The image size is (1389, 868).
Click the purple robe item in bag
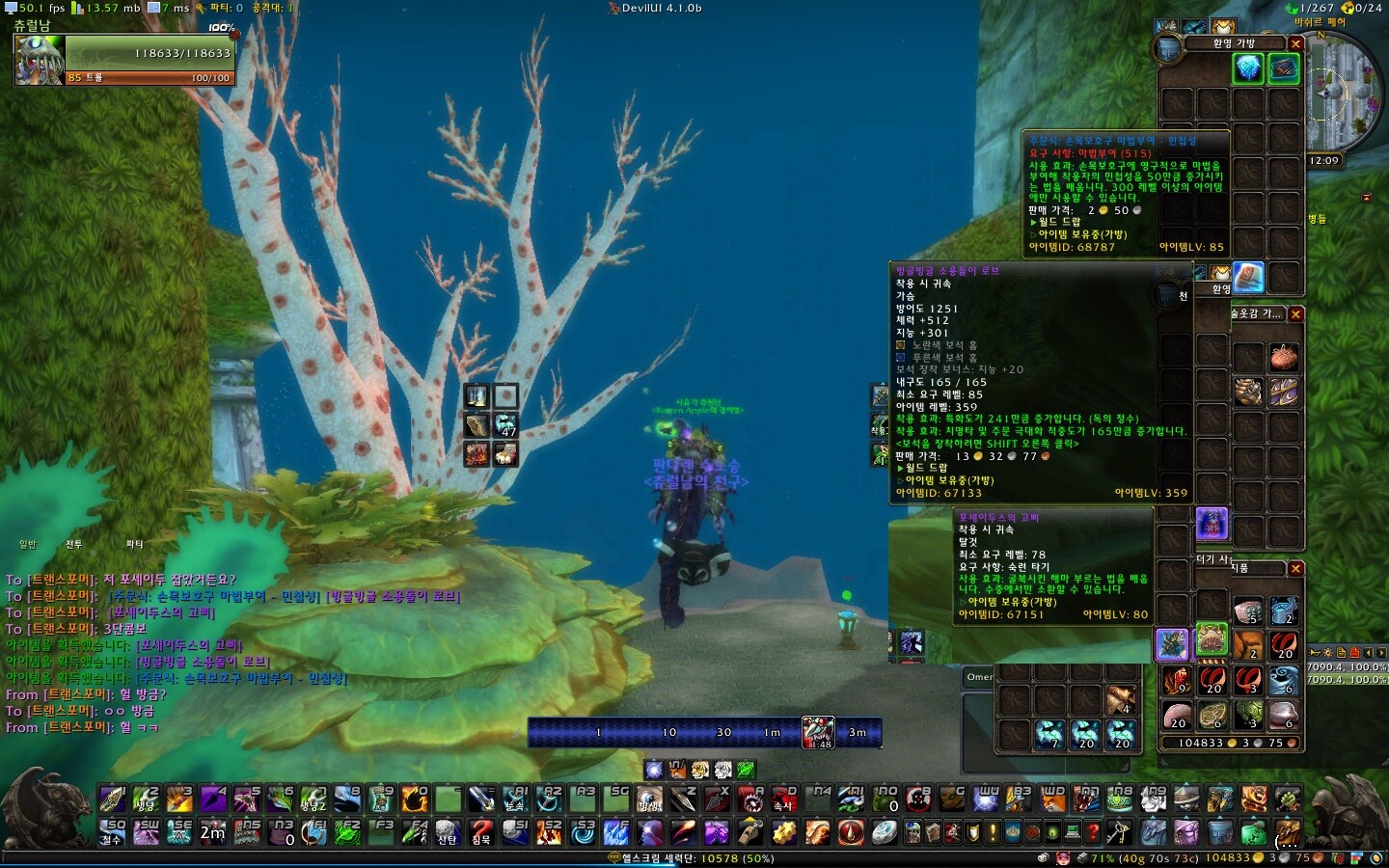(1212, 524)
